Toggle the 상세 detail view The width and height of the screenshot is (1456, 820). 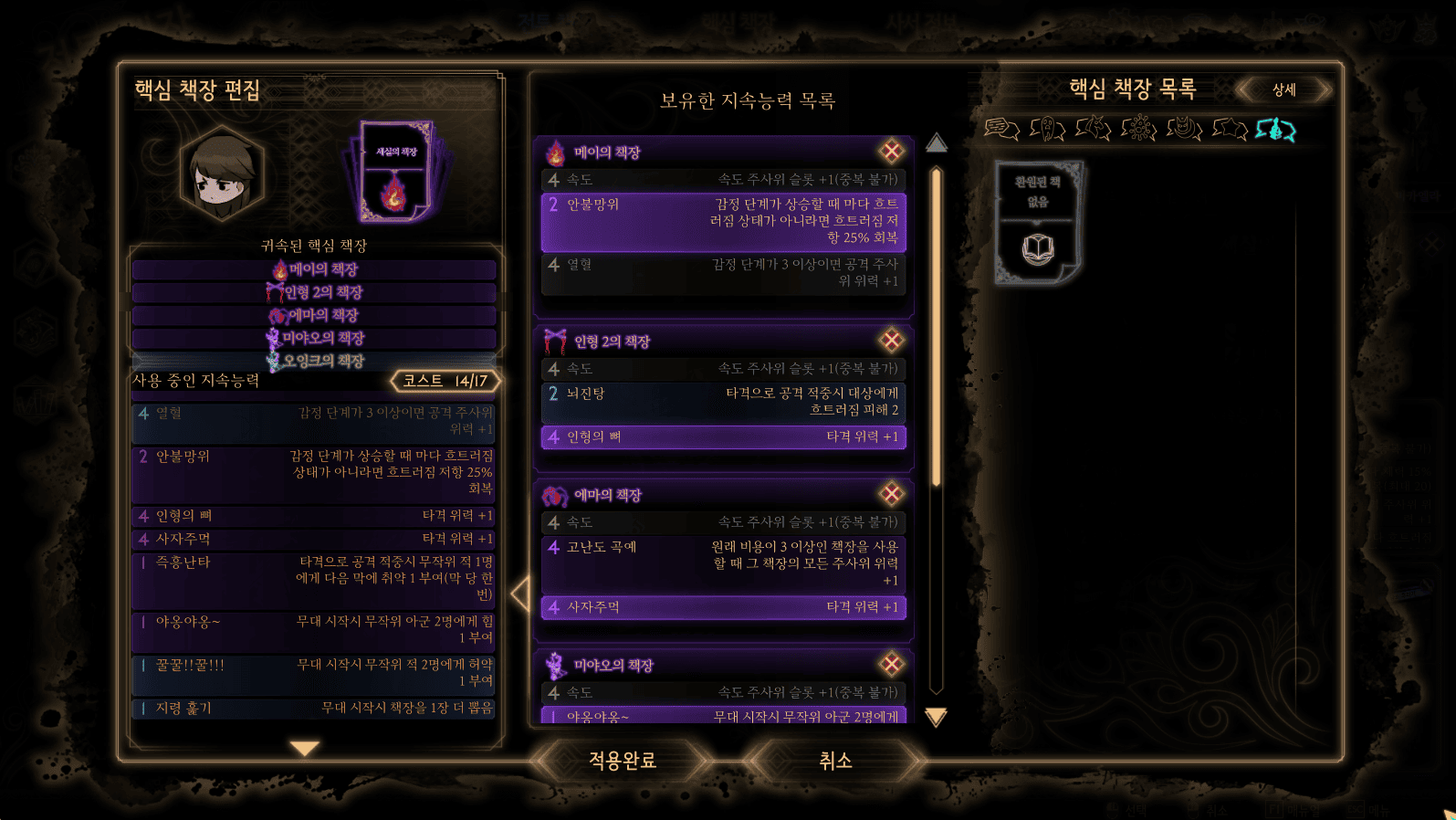[x=1284, y=89]
